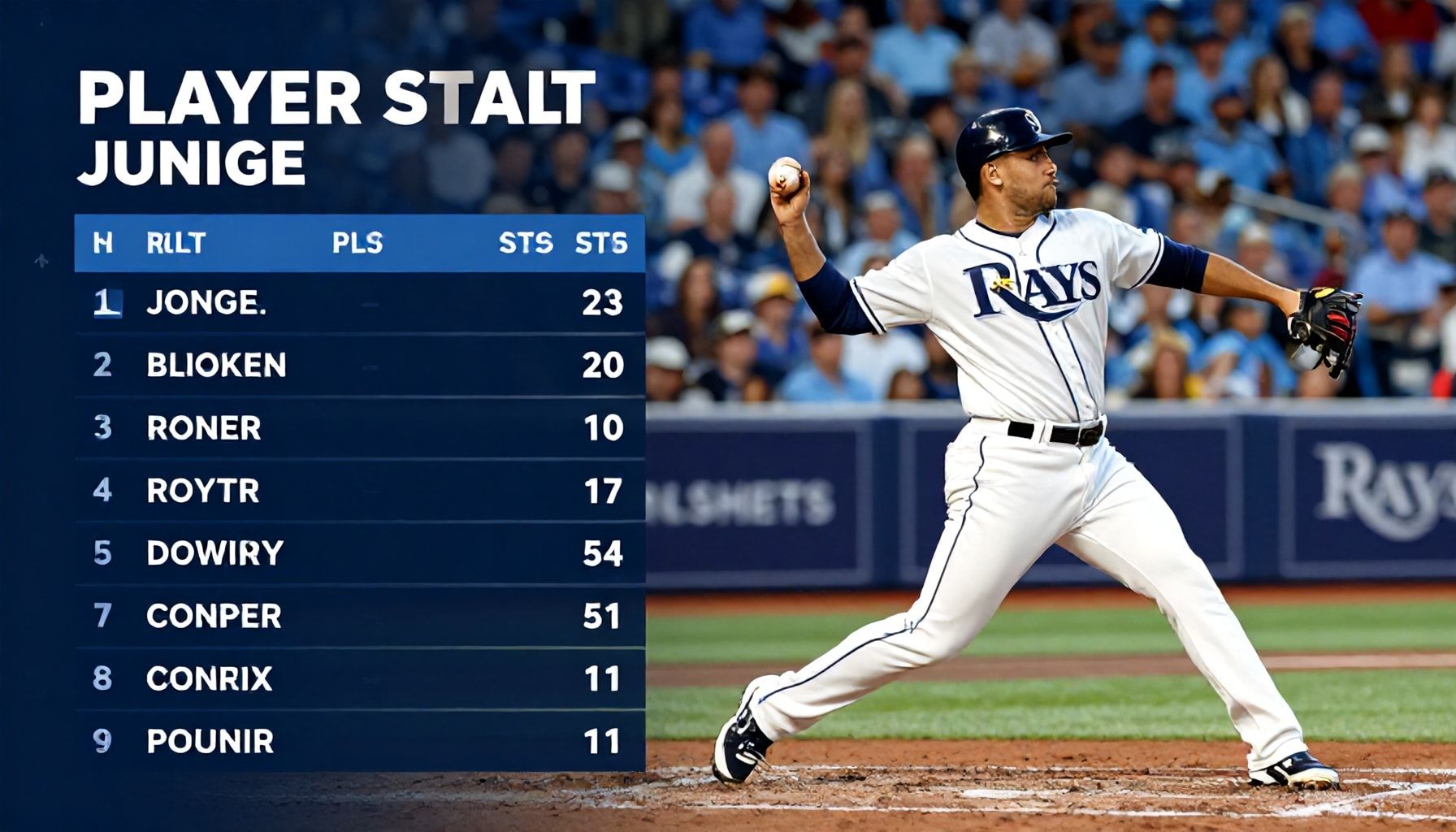Select the POUNIR player row

(359, 741)
